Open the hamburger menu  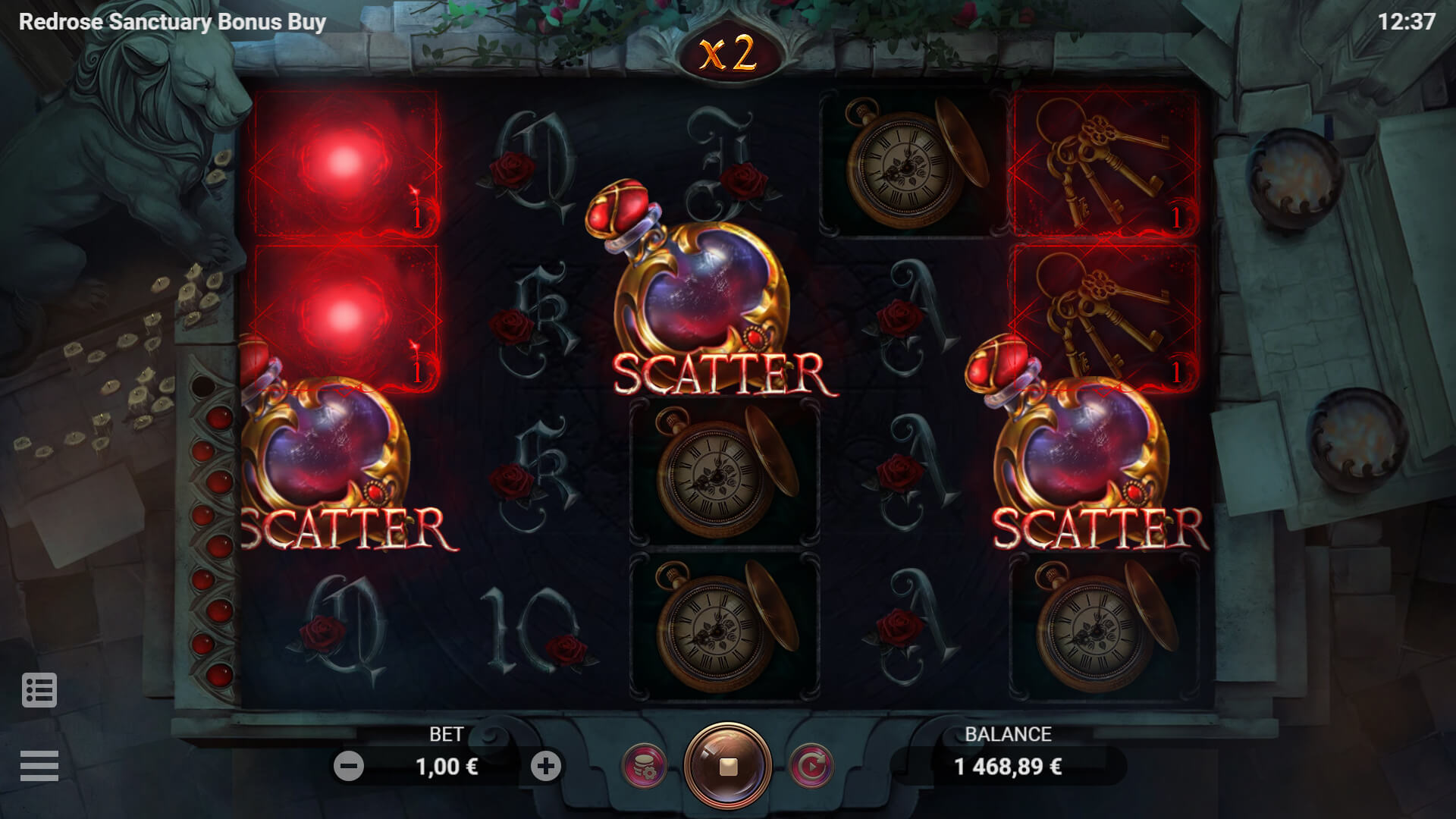point(39,766)
